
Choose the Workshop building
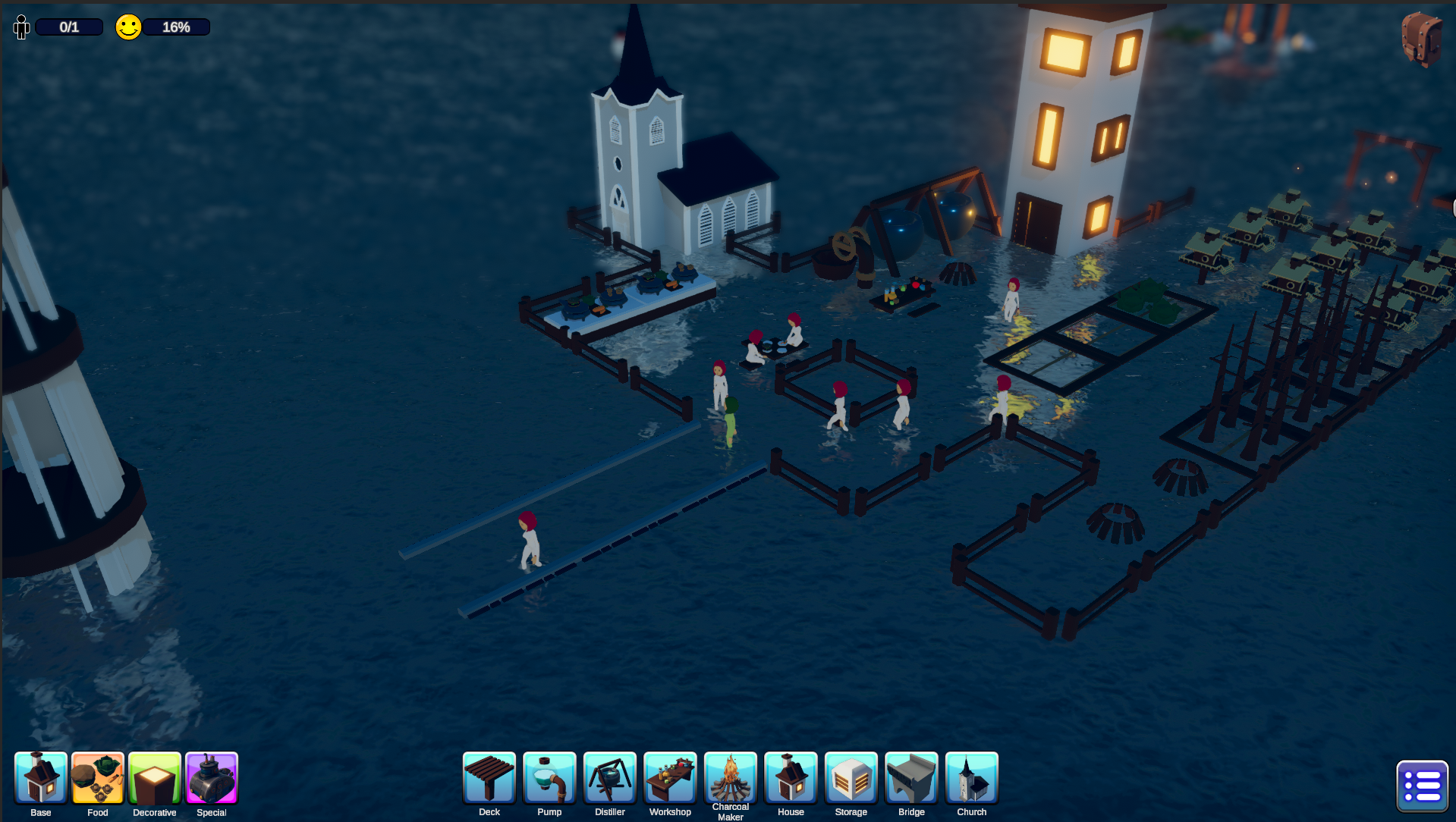pos(670,777)
